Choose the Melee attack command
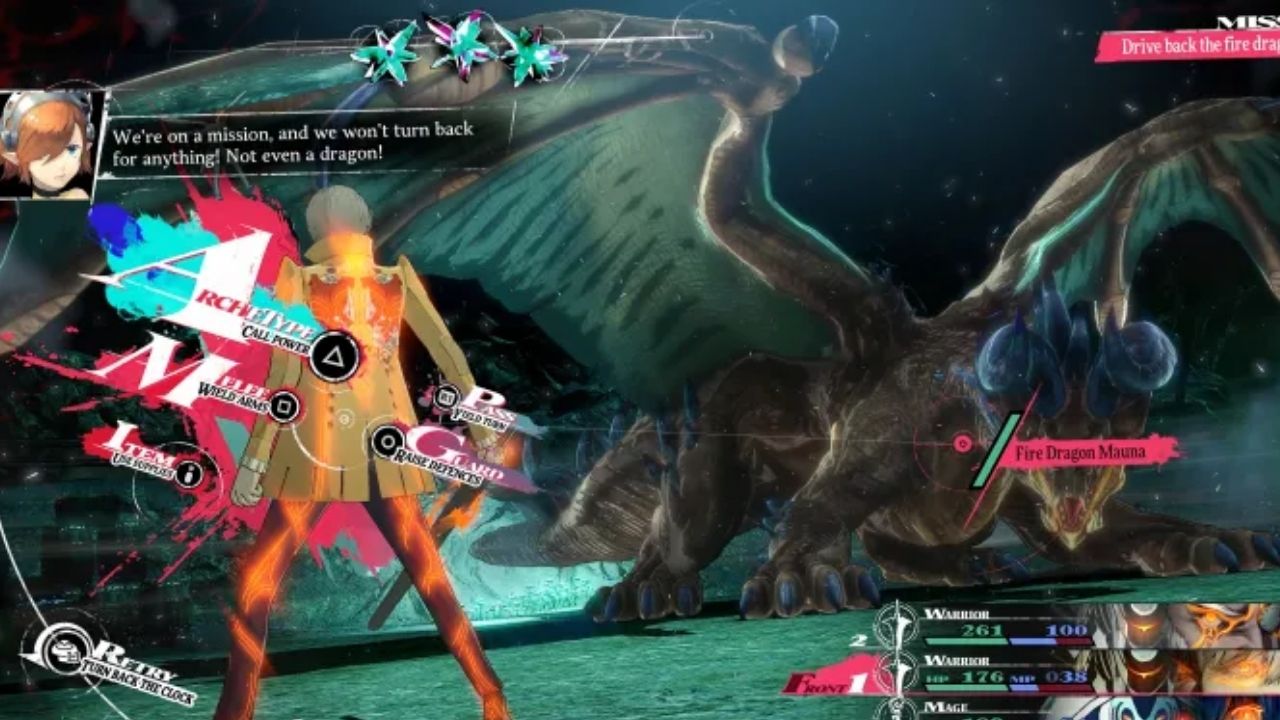The width and height of the screenshot is (1280, 720). pyautogui.click(x=284, y=405)
